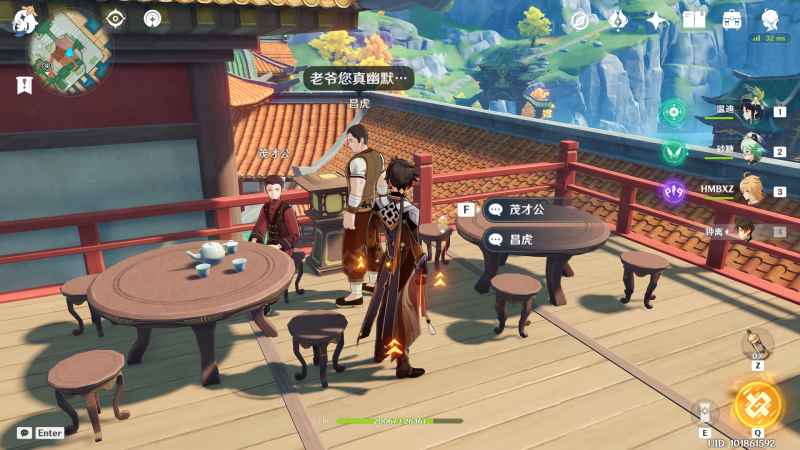
Task: Switch to party member 温迪
Action: 747,112
